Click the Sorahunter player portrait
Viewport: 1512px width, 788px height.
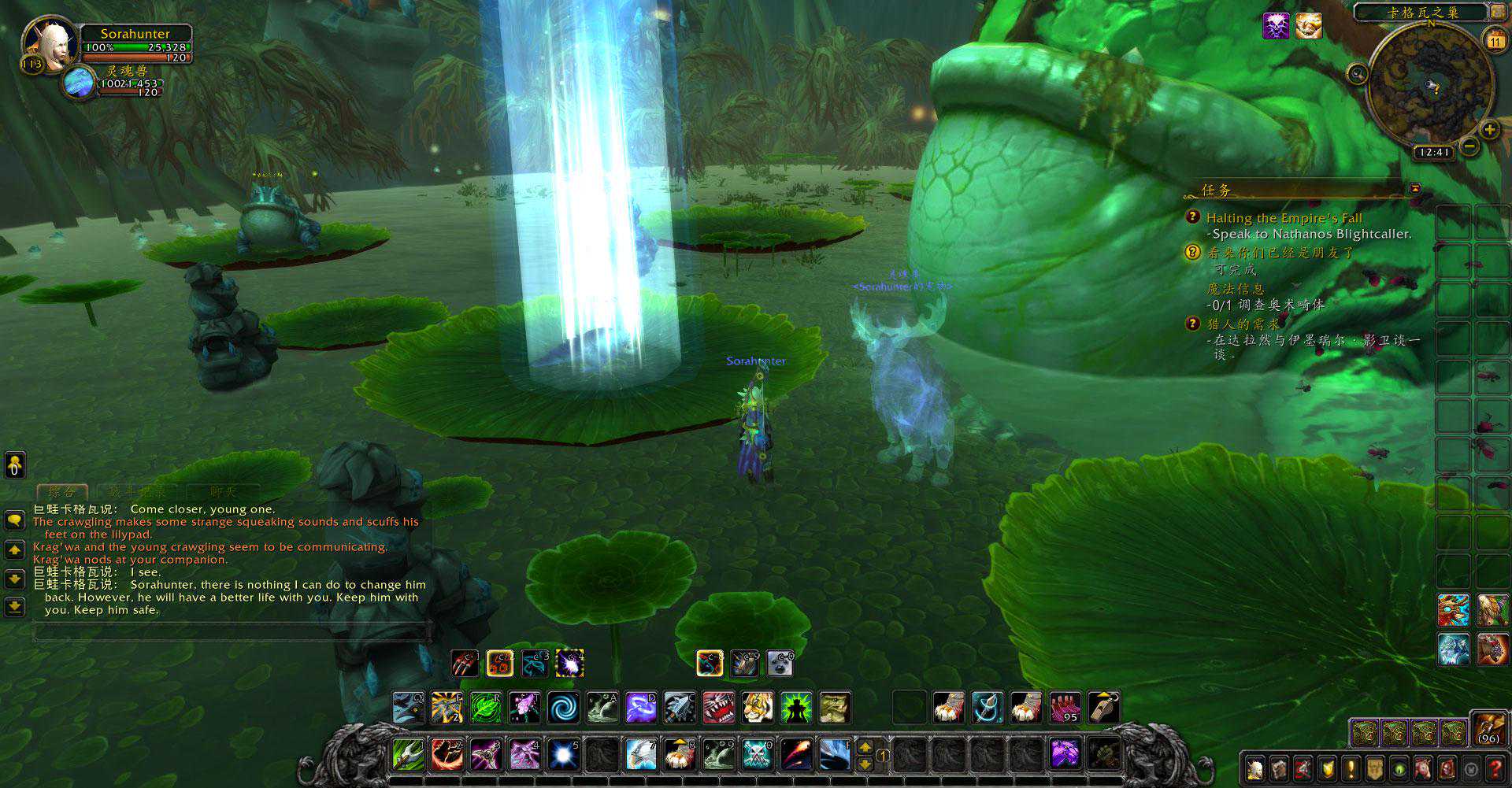(x=50, y=43)
